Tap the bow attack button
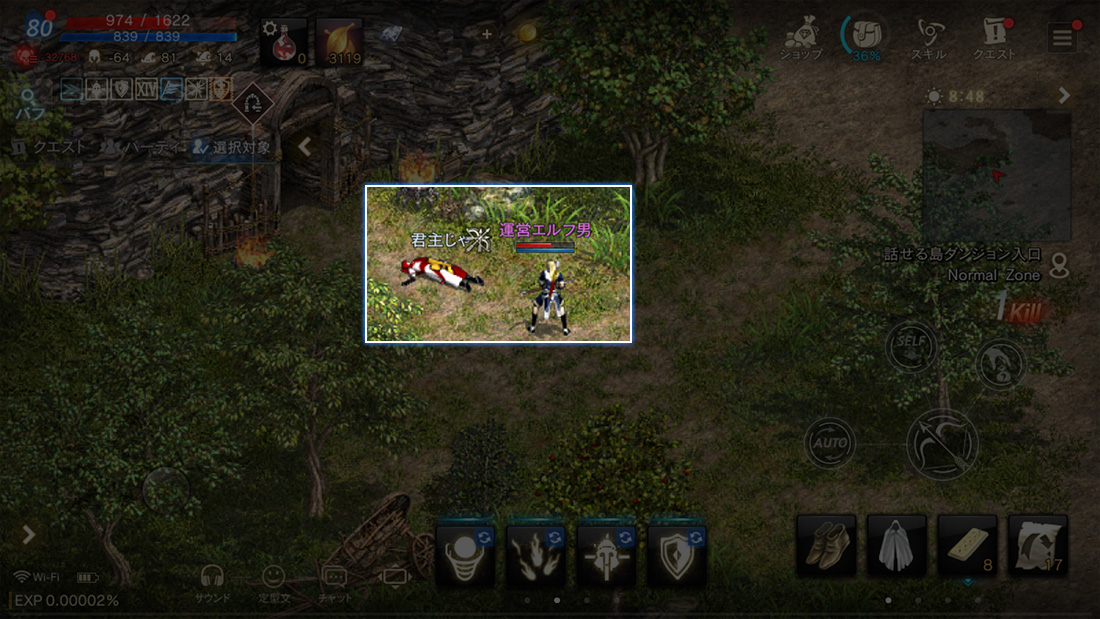Screen dimensions: 1100x619 click(x=942, y=444)
